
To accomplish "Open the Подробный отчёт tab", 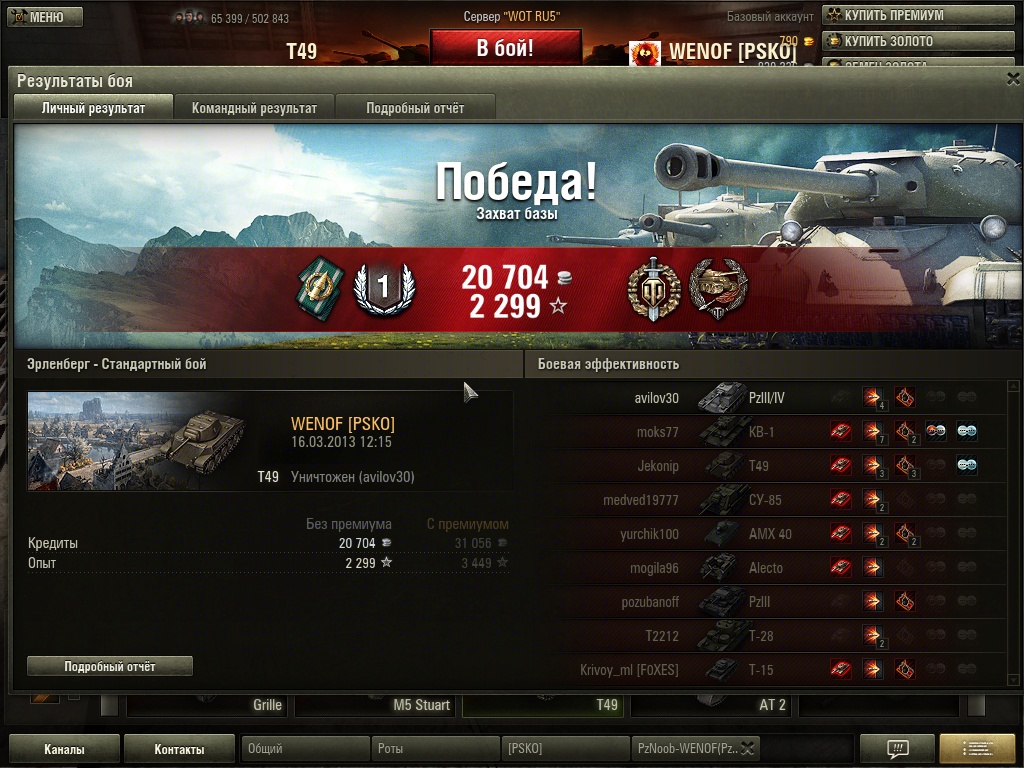I will (415, 108).
